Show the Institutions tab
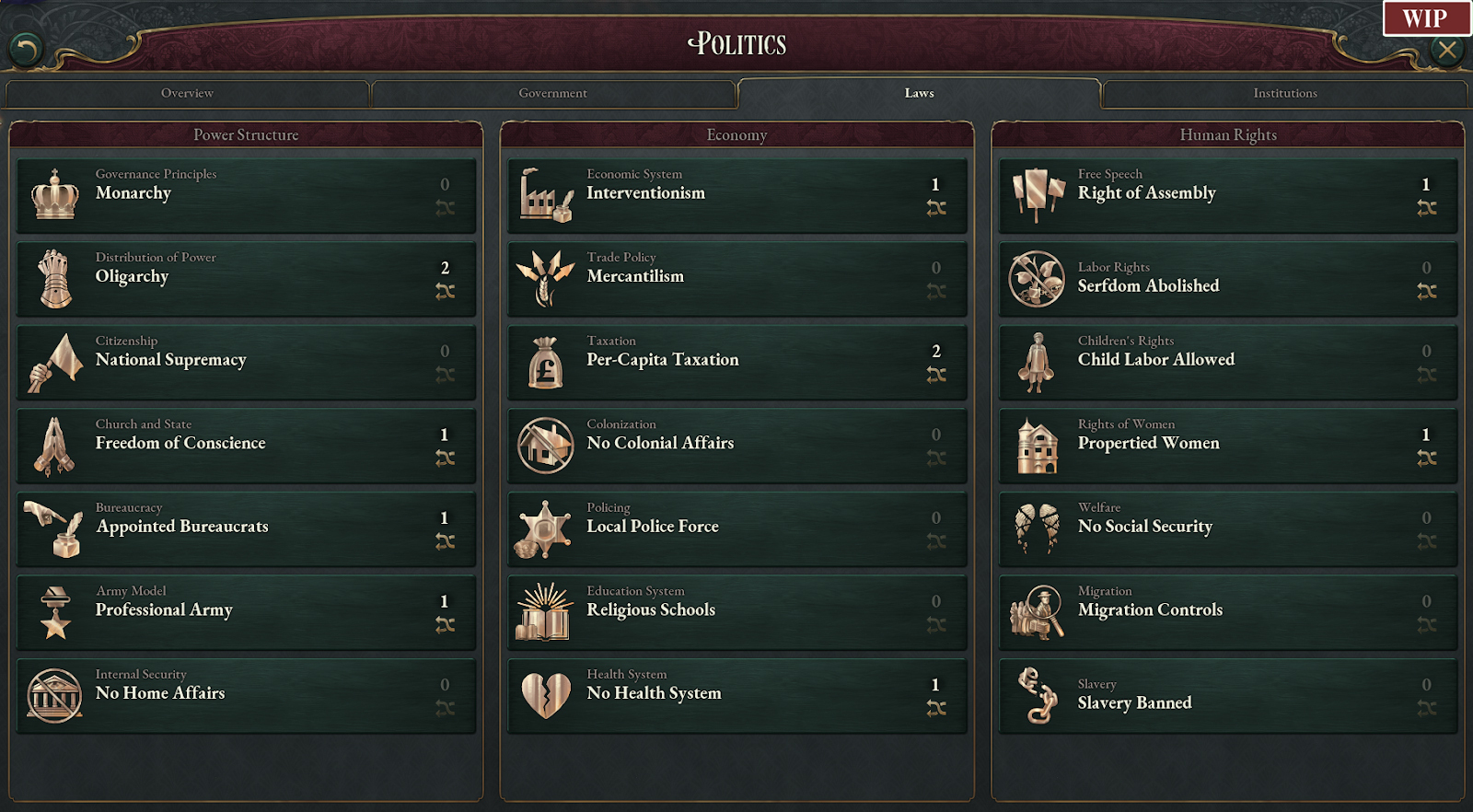This screenshot has width=1473, height=812. click(x=1284, y=93)
